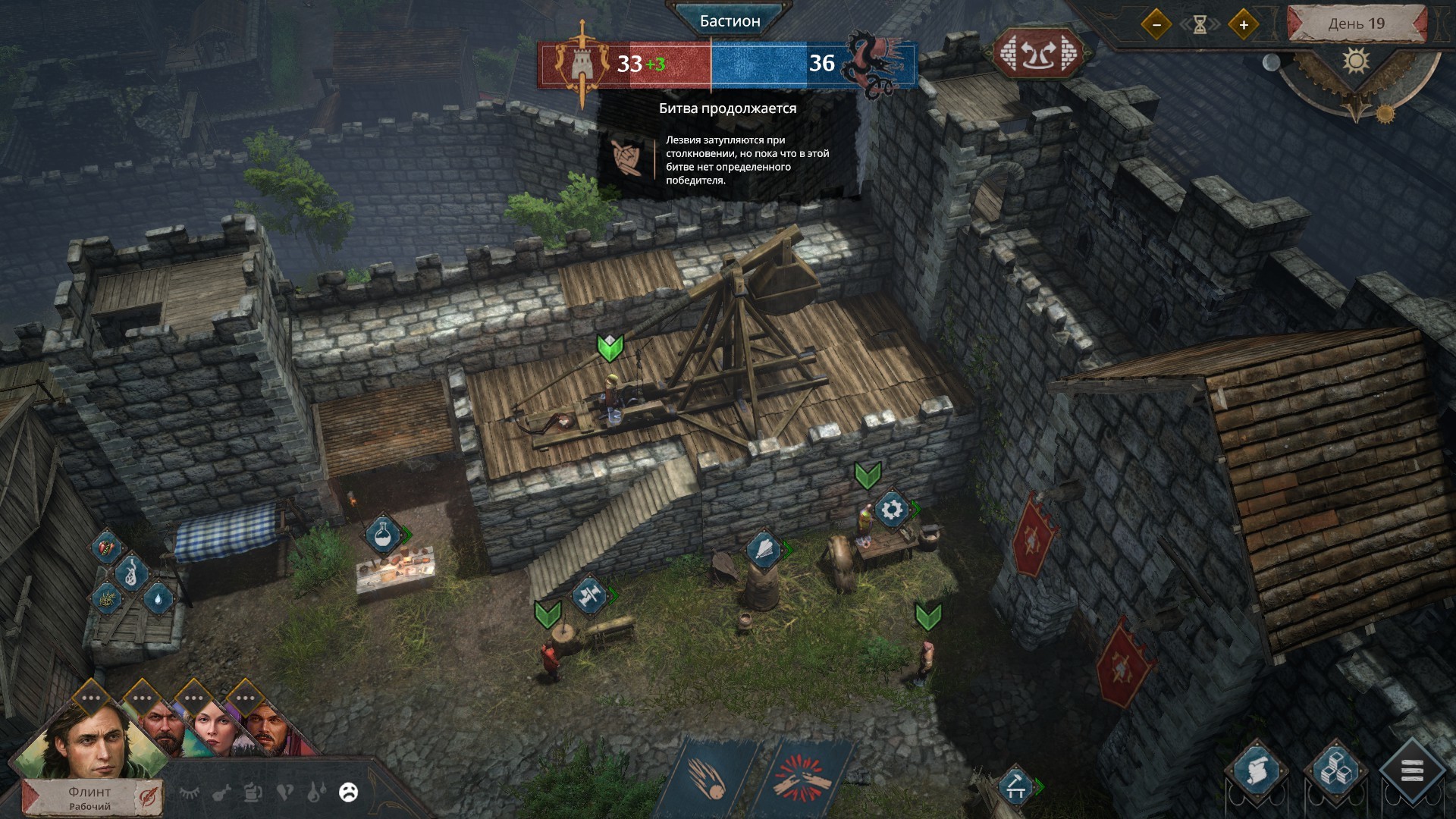Click the Бастион location banner
1456x819 pixels.
tap(730, 21)
